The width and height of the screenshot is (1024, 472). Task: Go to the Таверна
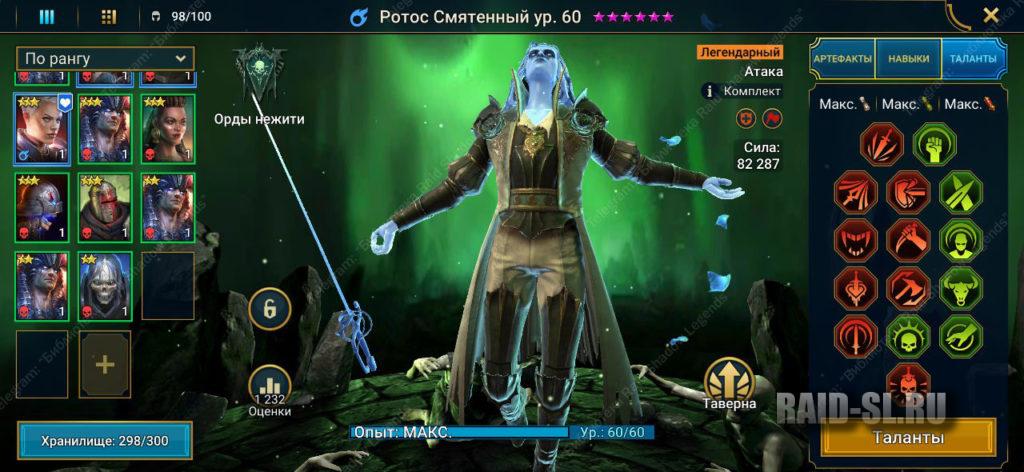tap(728, 385)
